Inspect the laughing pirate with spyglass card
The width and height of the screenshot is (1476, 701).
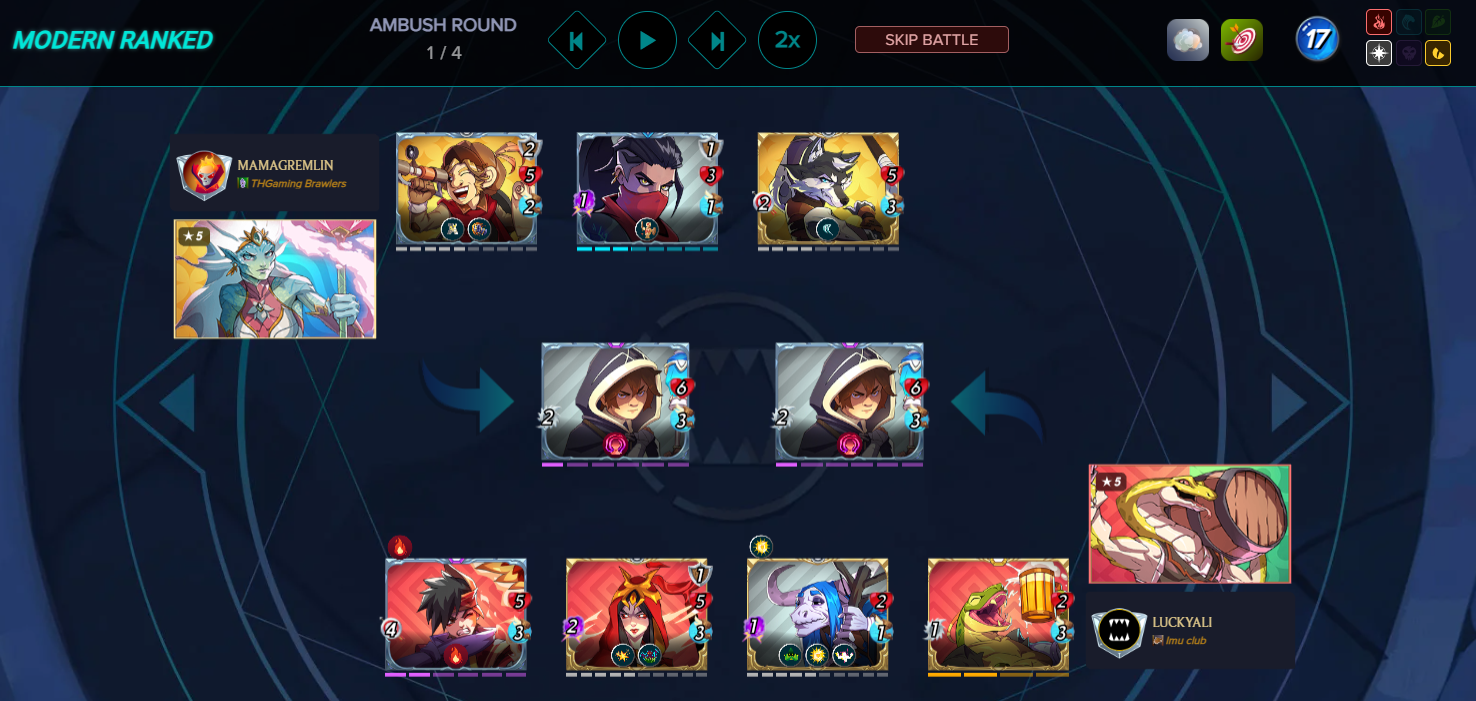click(466, 190)
